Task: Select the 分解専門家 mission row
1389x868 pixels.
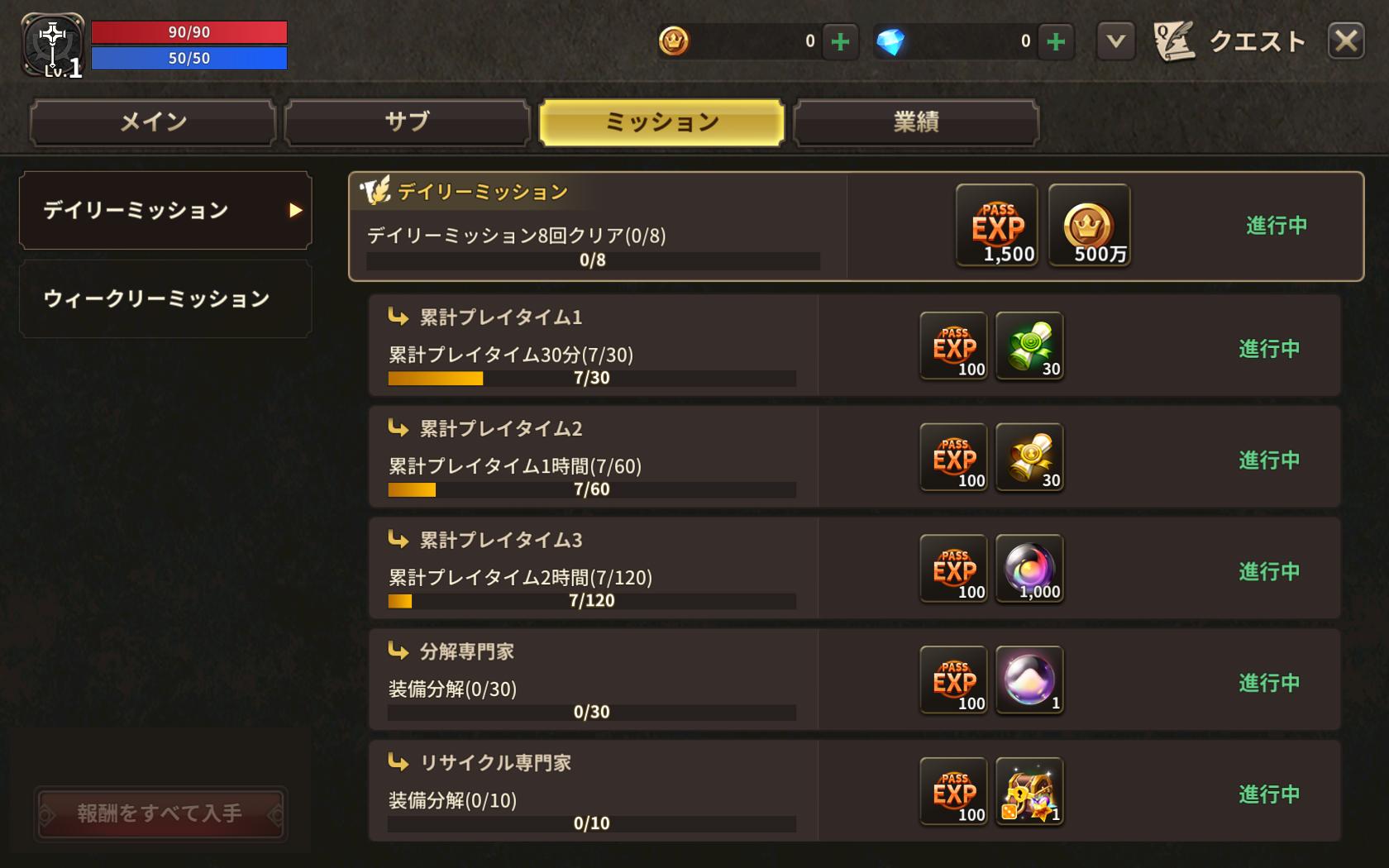Action: [x=592, y=680]
